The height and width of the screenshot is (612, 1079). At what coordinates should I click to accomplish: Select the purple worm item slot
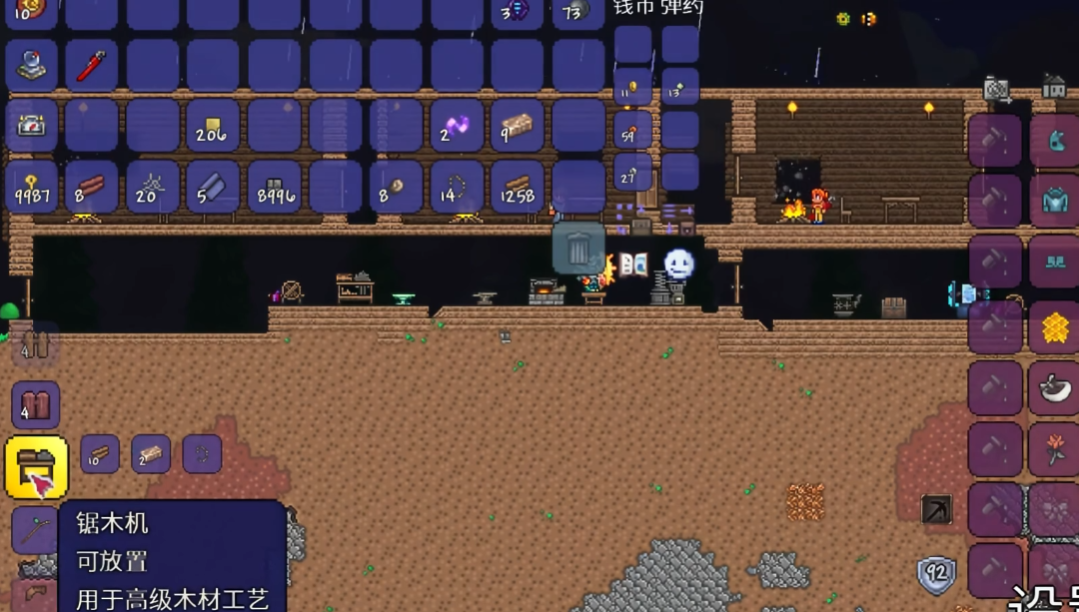(x=456, y=126)
